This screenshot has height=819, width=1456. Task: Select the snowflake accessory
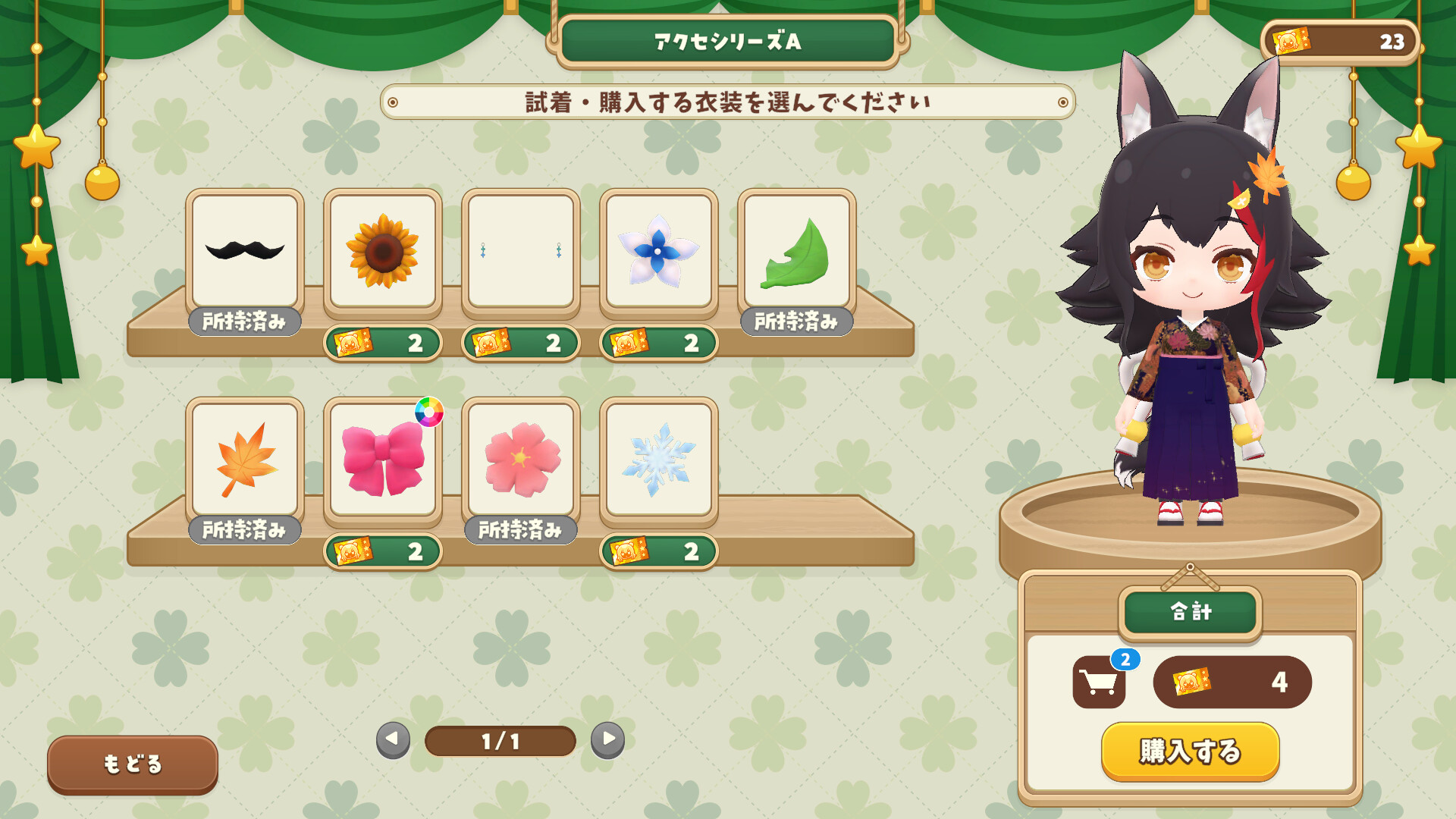(x=658, y=460)
